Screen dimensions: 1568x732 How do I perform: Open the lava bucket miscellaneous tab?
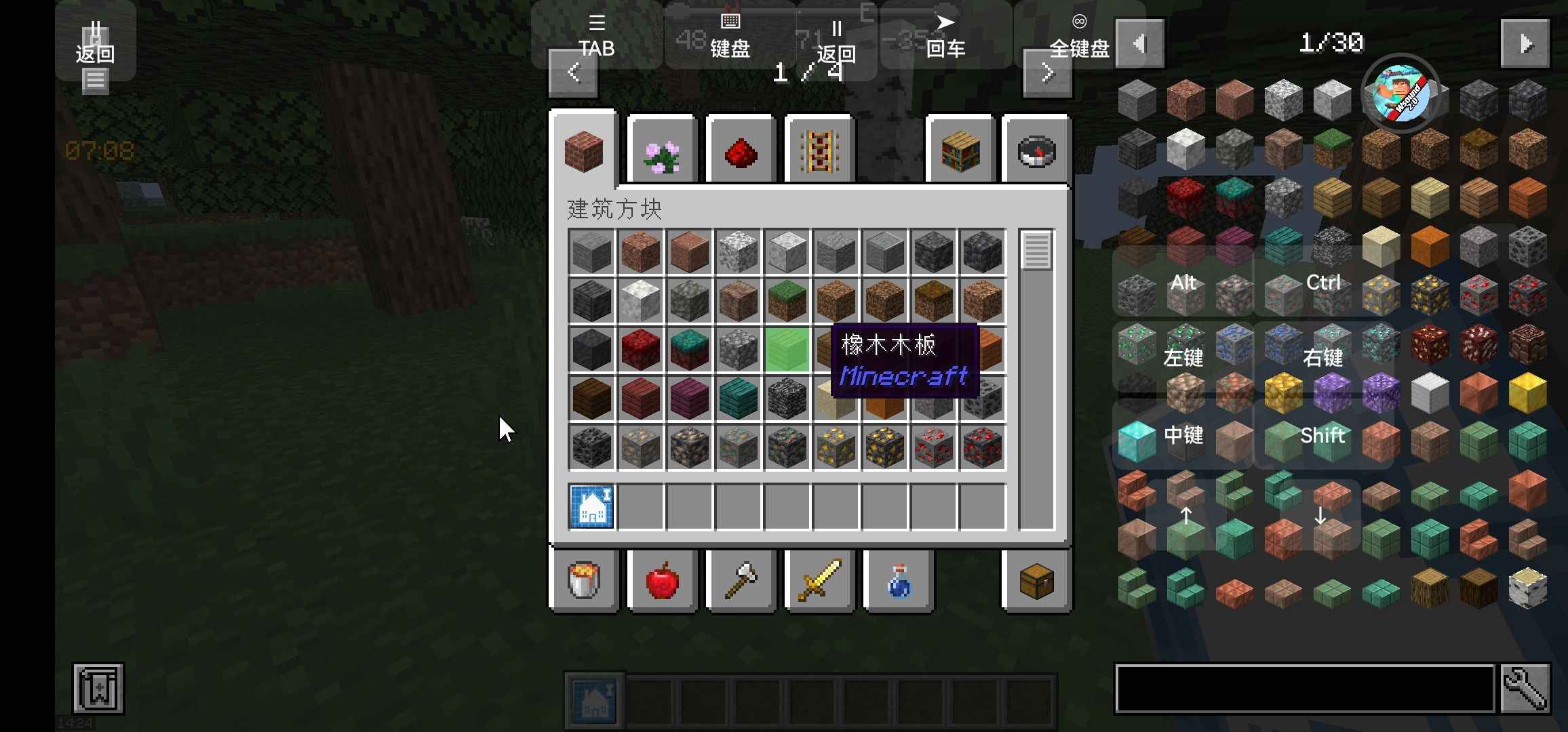click(584, 581)
